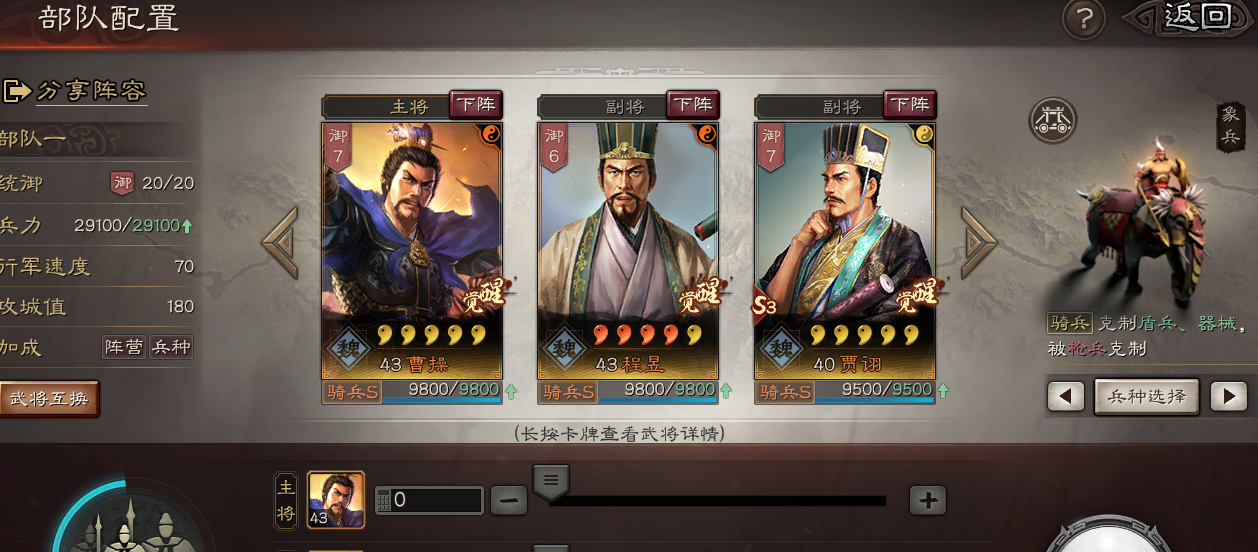Open the 阵营 bonus tag

pos(124,347)
